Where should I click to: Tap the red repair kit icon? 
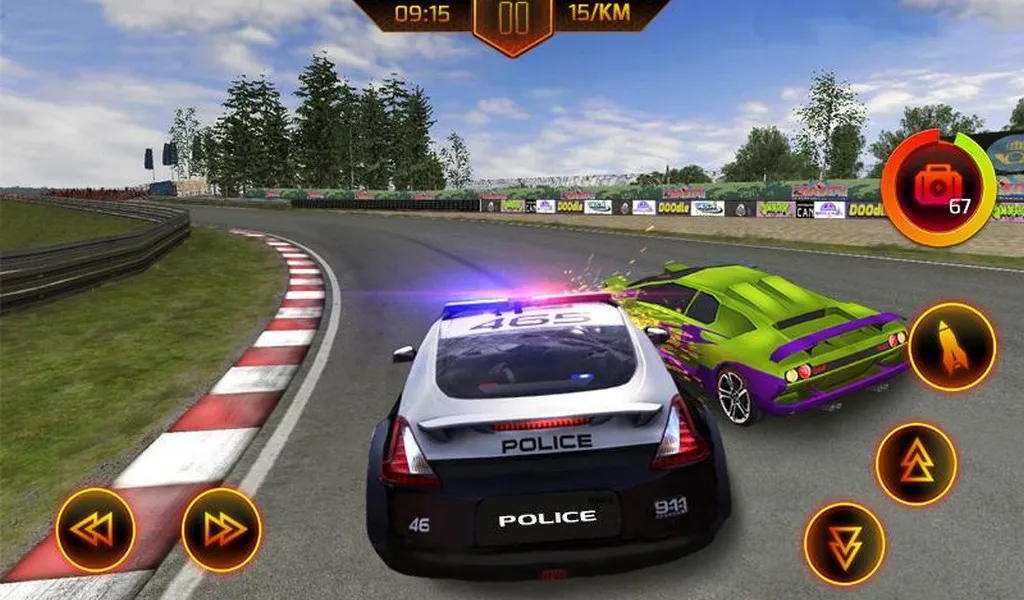[x=938, y=186]
